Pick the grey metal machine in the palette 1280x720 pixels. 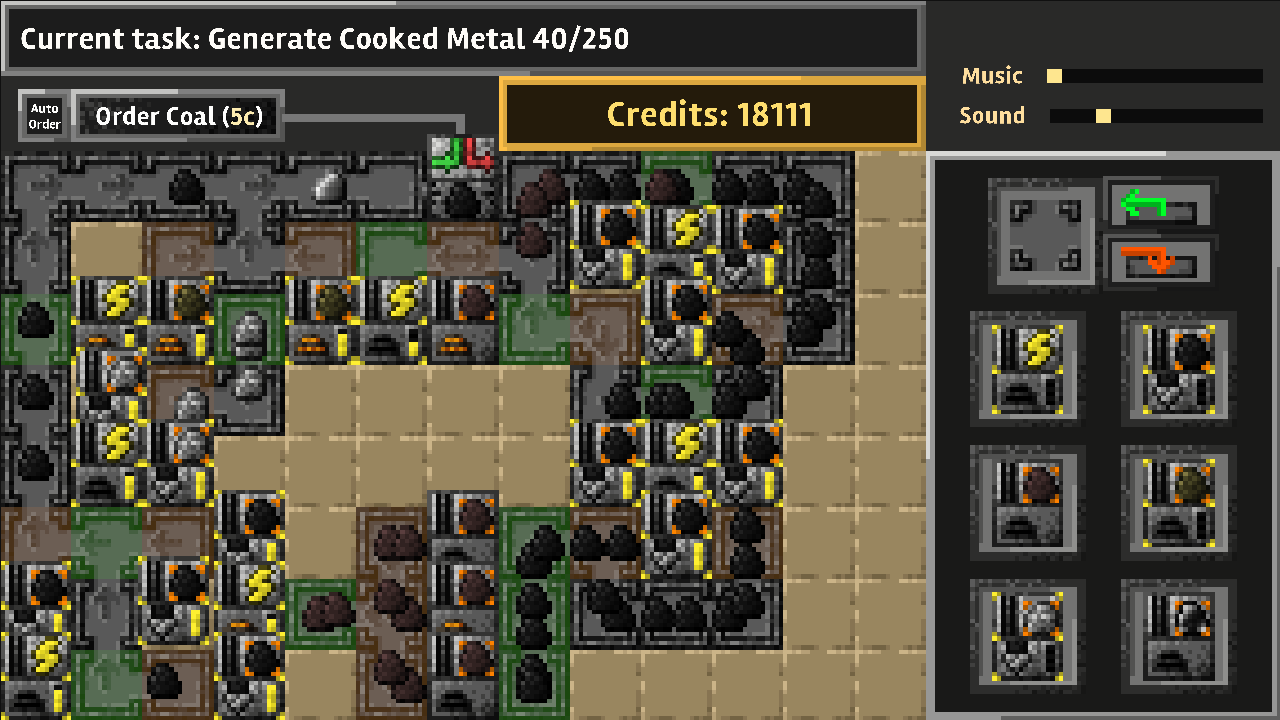click(1029, 635)
